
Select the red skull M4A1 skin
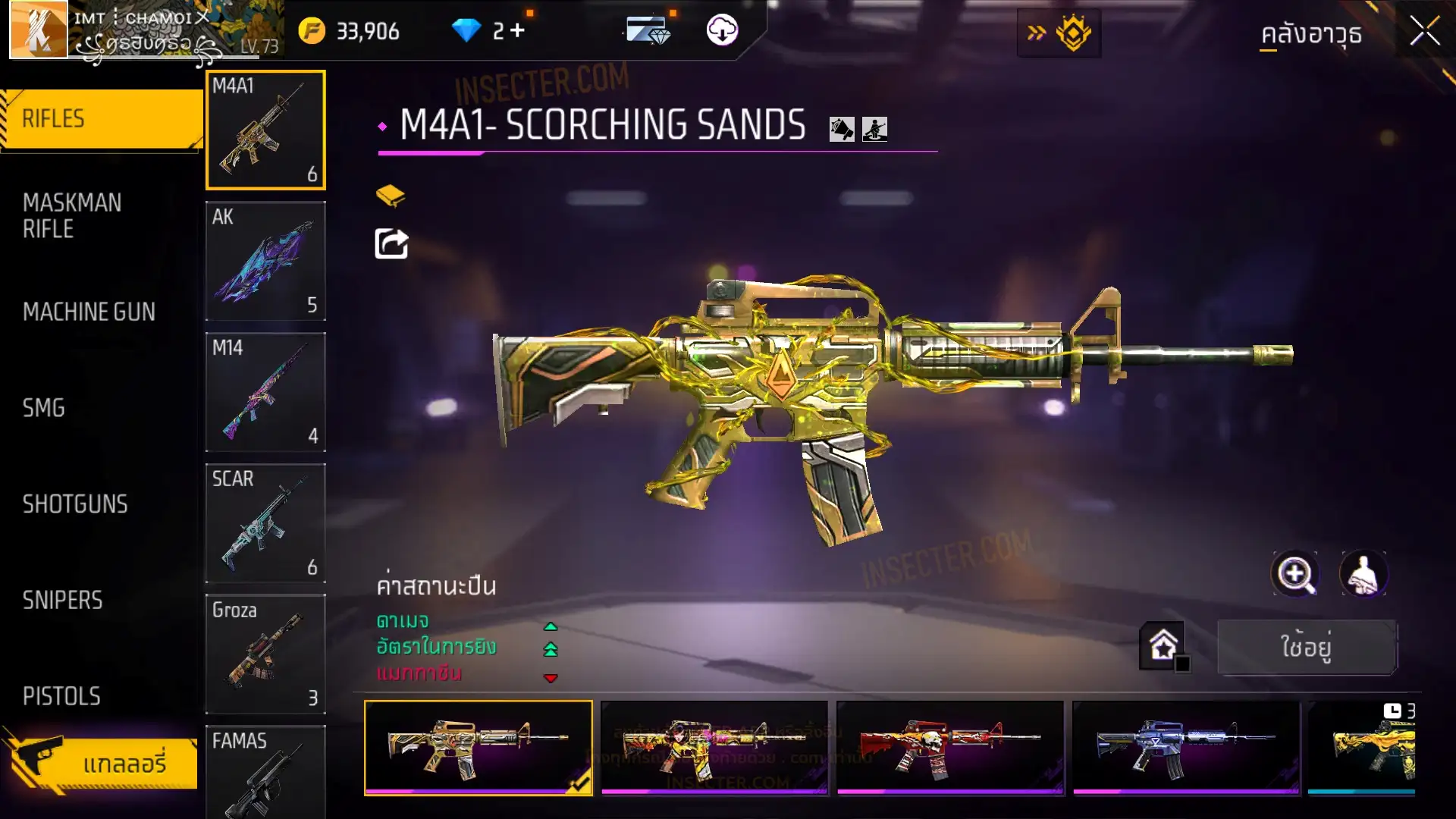tap(949, 747)
